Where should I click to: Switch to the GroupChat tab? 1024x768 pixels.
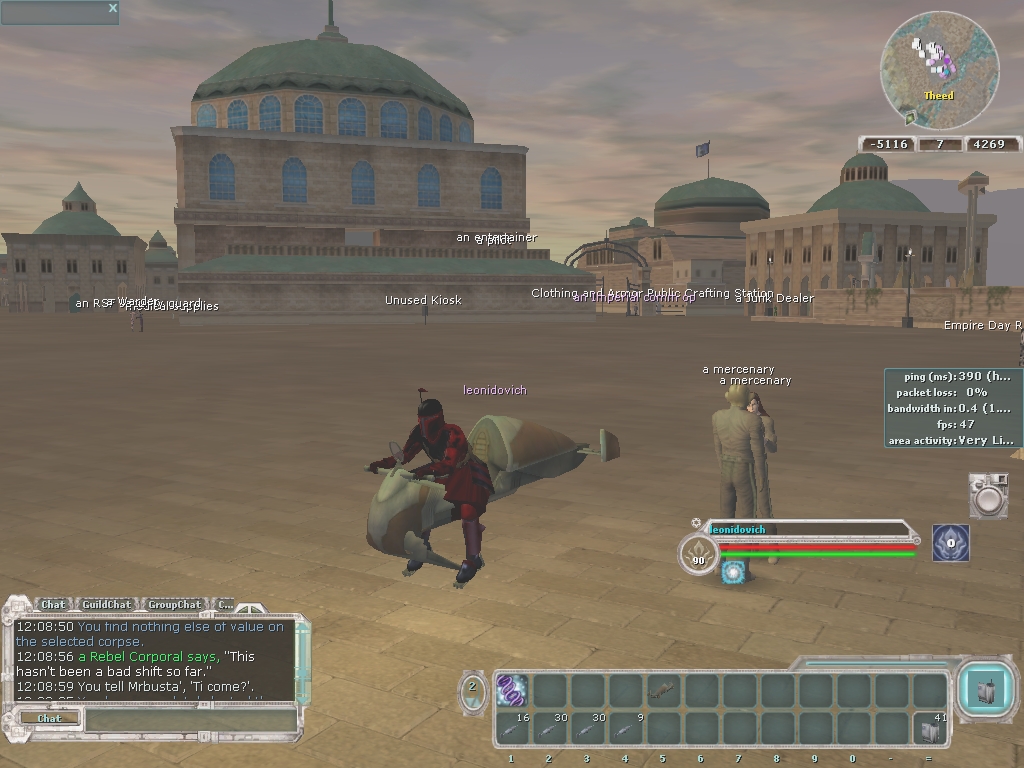[173, 604]
